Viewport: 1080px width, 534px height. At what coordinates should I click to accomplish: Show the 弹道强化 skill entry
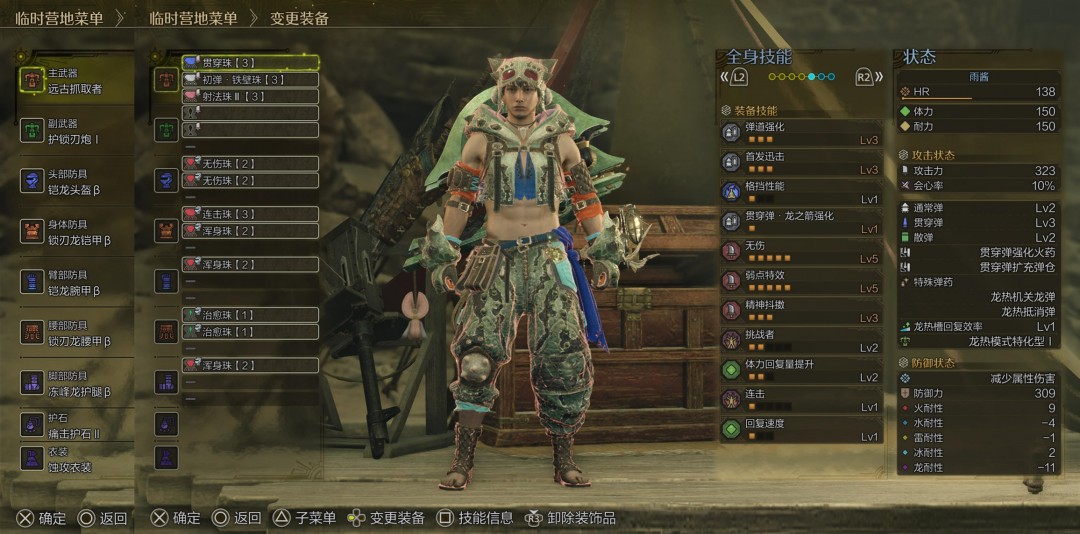point(800,133)
